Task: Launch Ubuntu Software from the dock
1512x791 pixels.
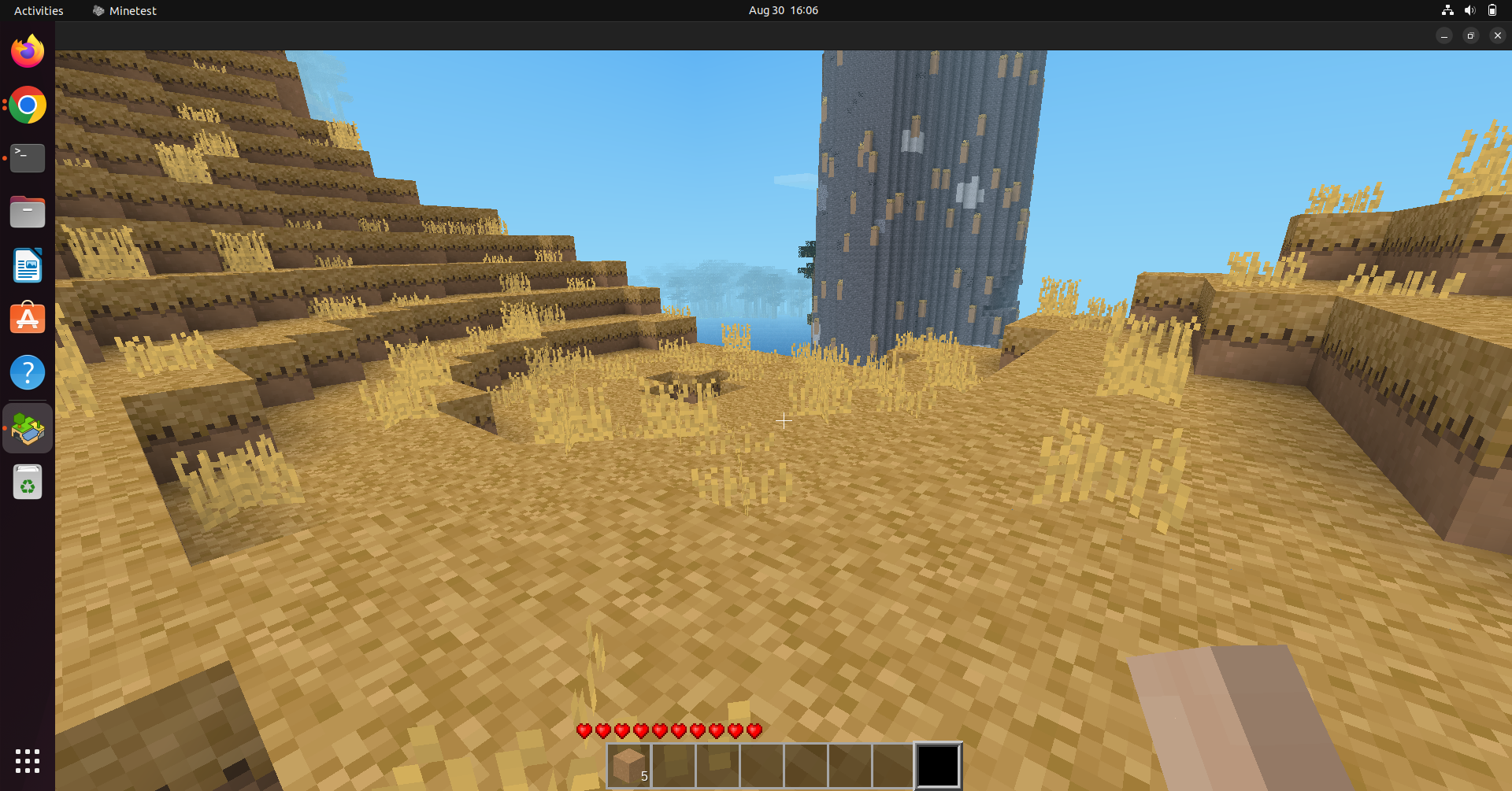Action: 28,318
